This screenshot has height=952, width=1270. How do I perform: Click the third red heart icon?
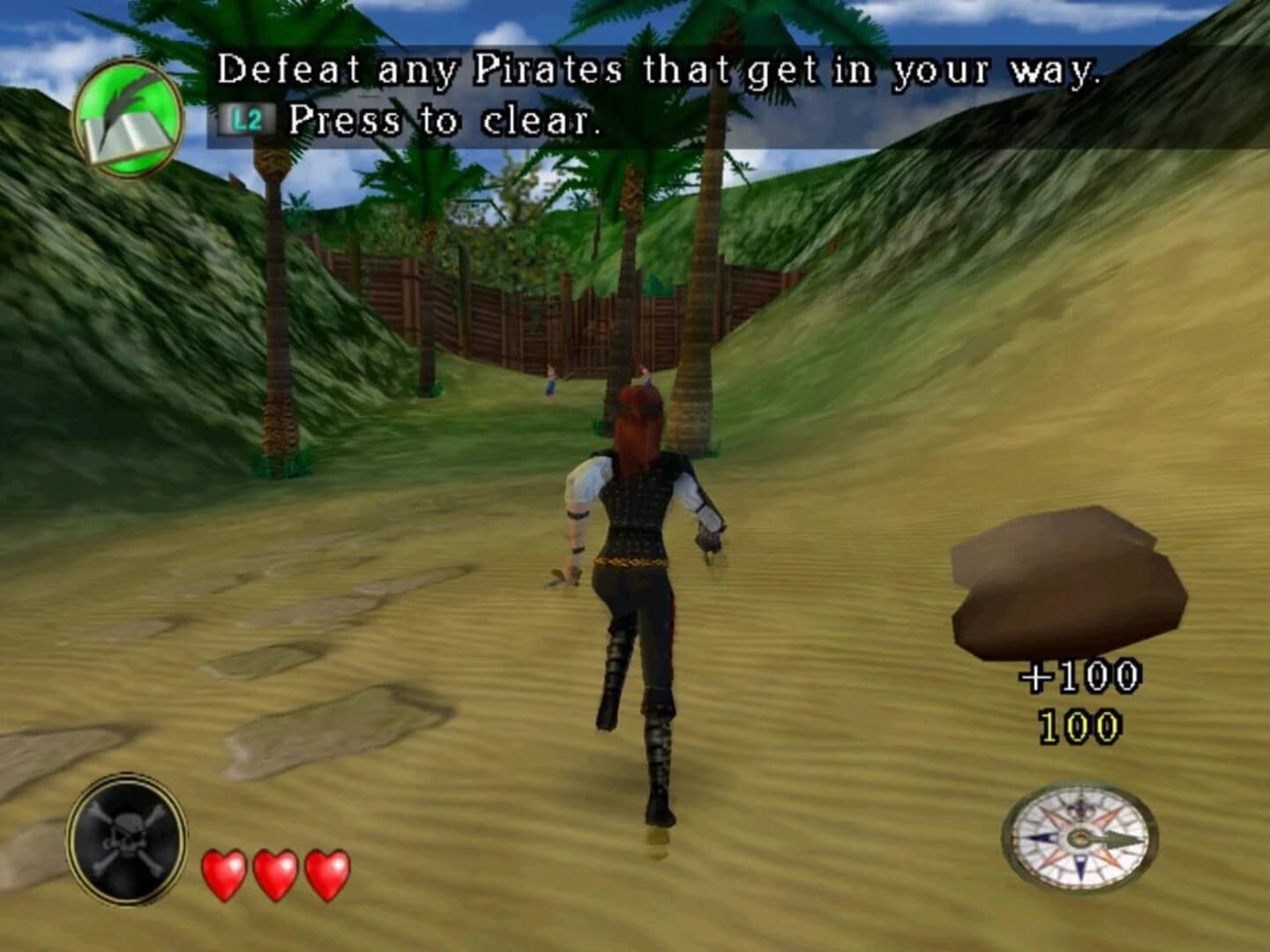pos(326,873)
